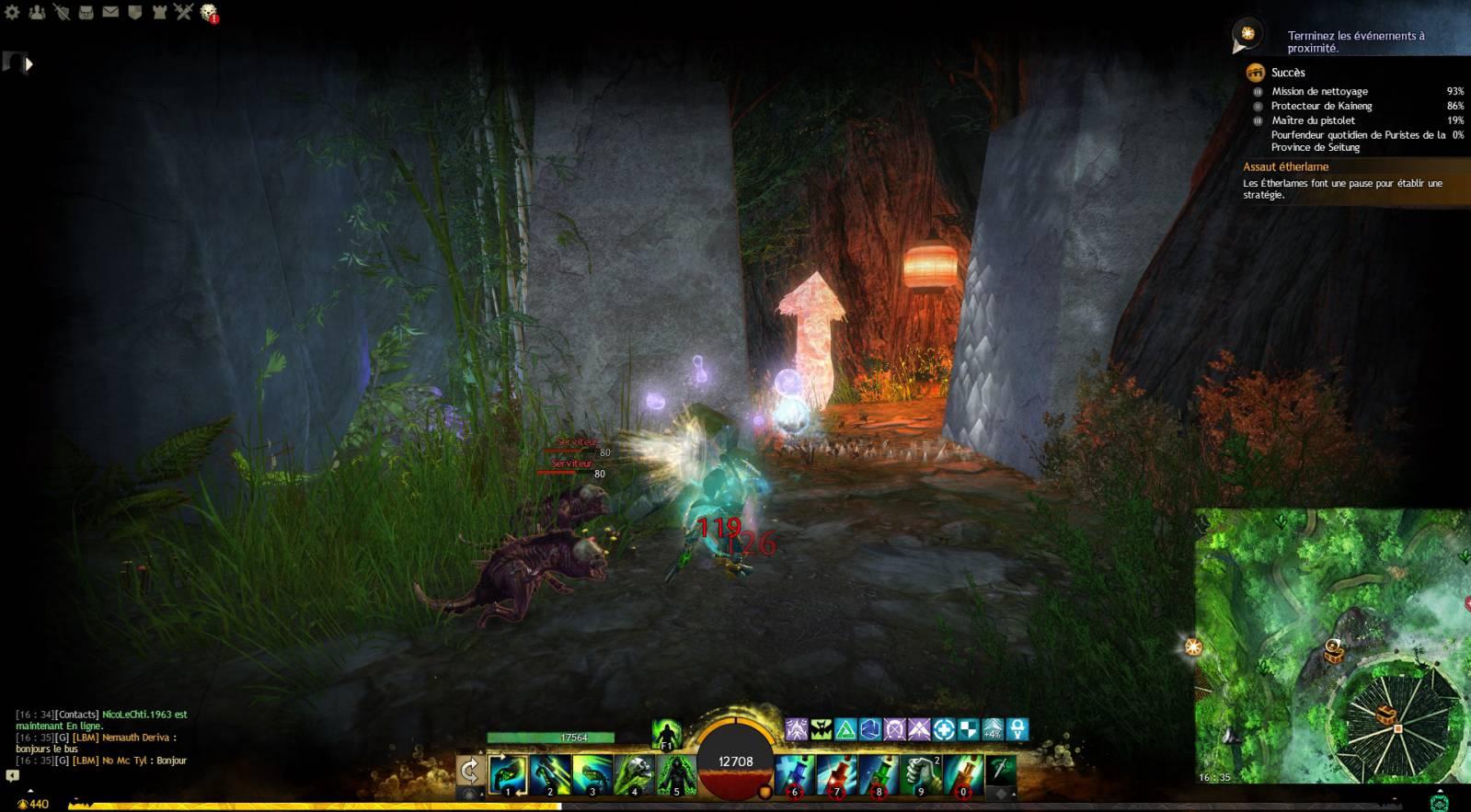Expand the party portrait arrow panel
Image resolution: width=1471 pixels, height=812 pixels.
[29, 64]
